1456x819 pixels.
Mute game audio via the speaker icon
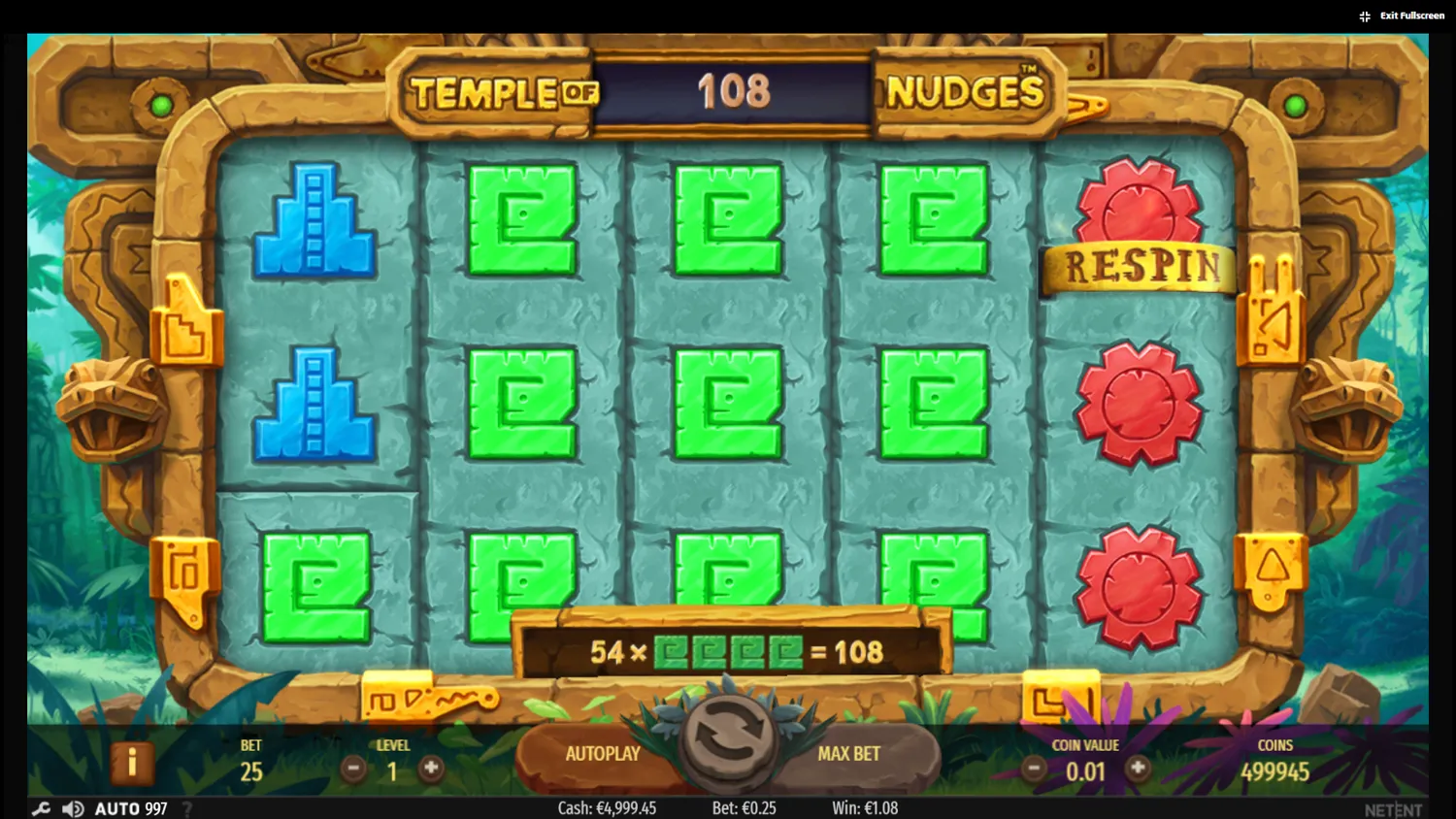pos(71,807)
